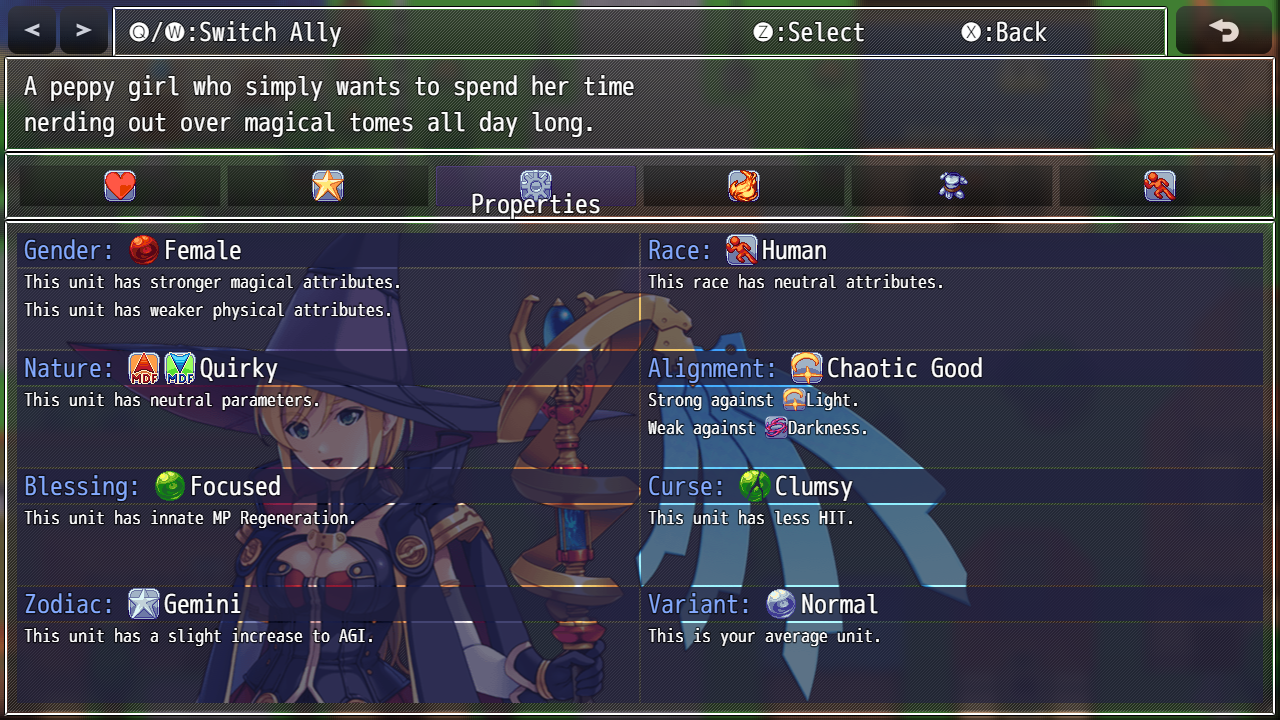Click the Chaotic Good alignment icon

pyautogui.click(x=806, y=368)
